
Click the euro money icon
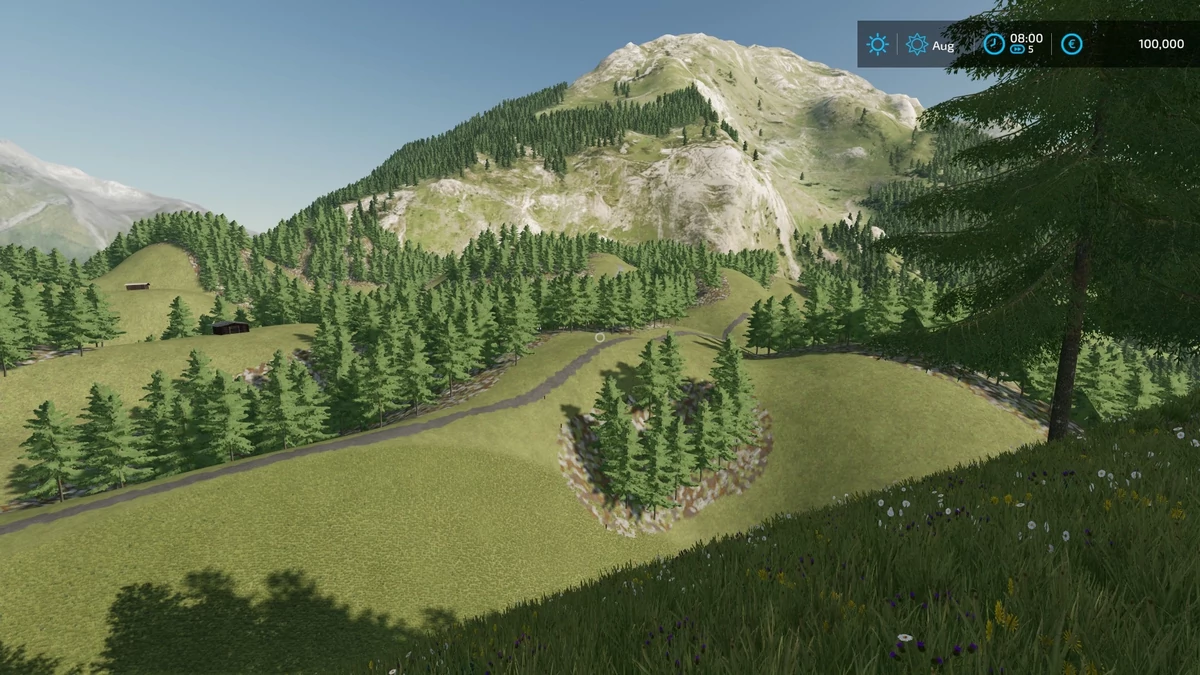coord(1071,44)
